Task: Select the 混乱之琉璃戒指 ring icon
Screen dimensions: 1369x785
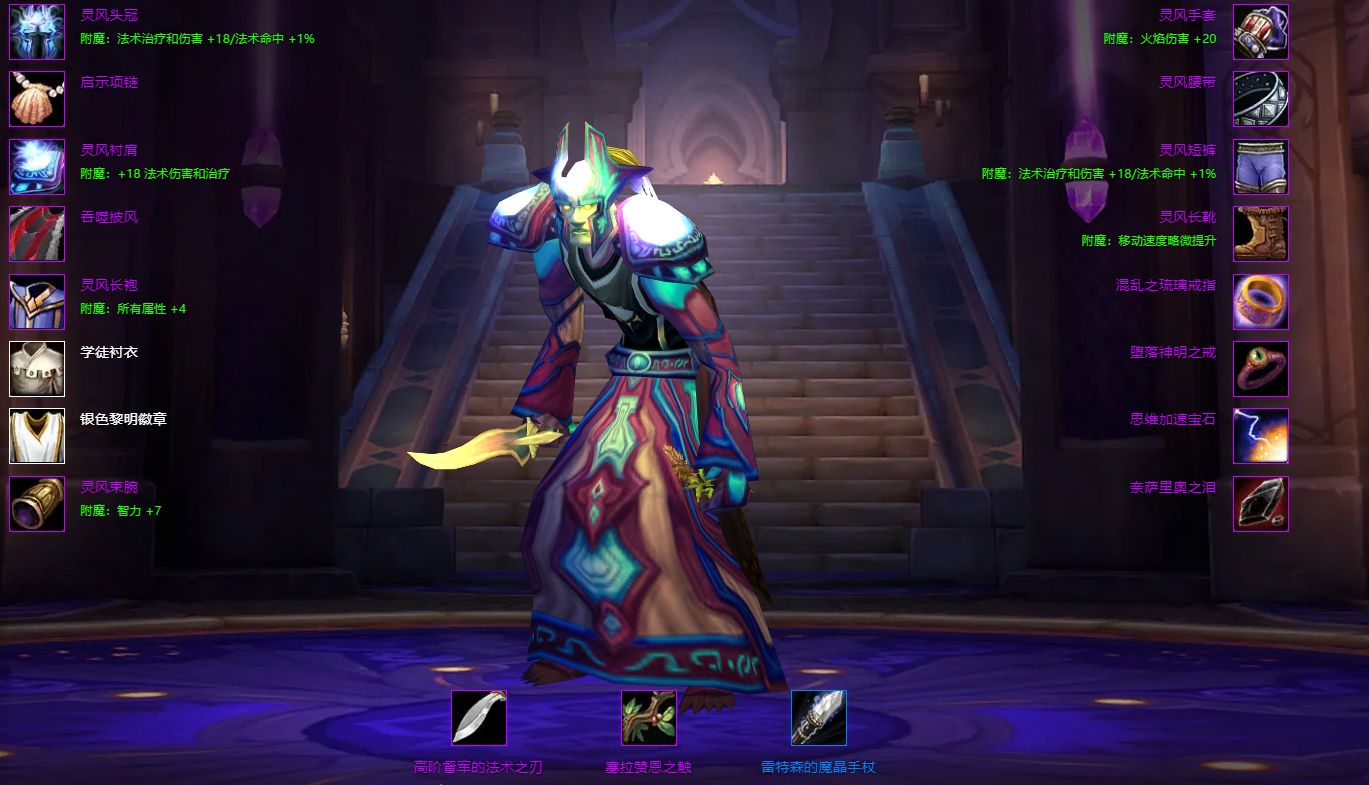Action: click(1260, 301)
